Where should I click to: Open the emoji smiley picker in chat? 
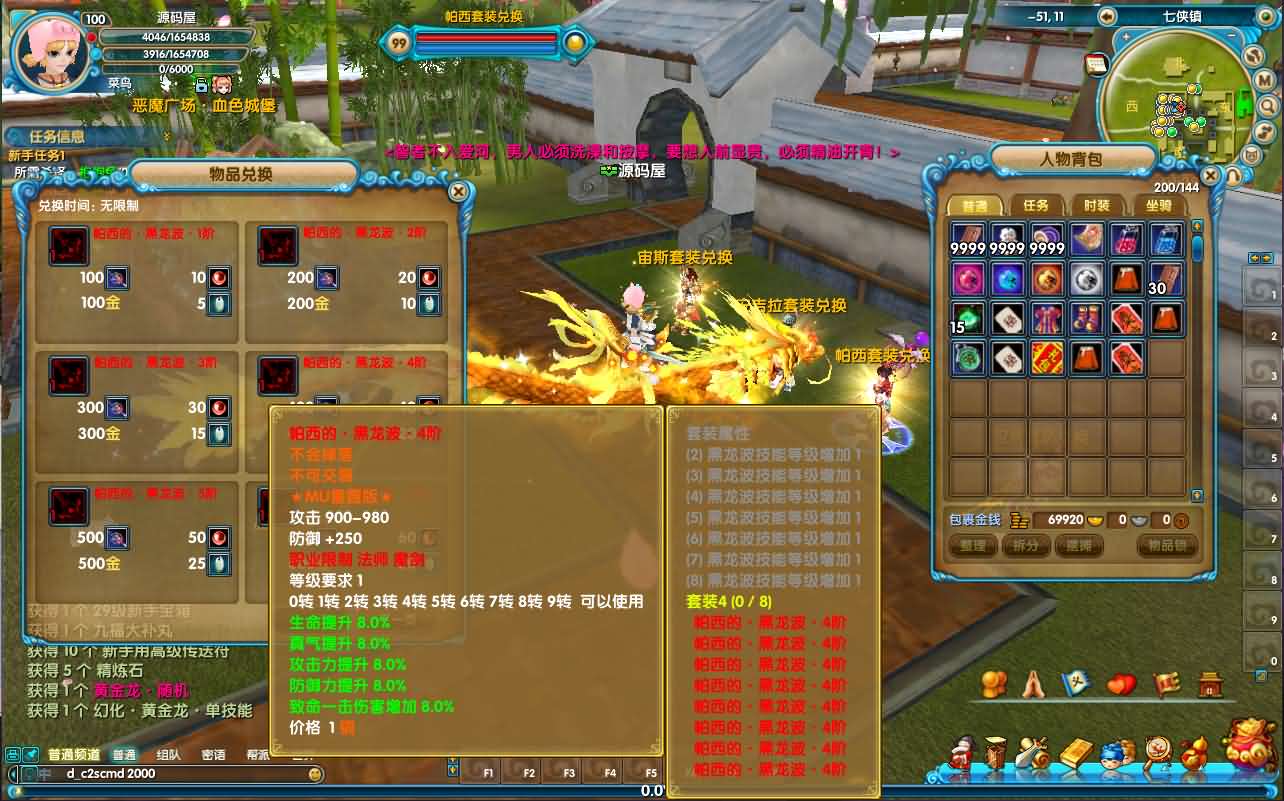click(316, 774)
